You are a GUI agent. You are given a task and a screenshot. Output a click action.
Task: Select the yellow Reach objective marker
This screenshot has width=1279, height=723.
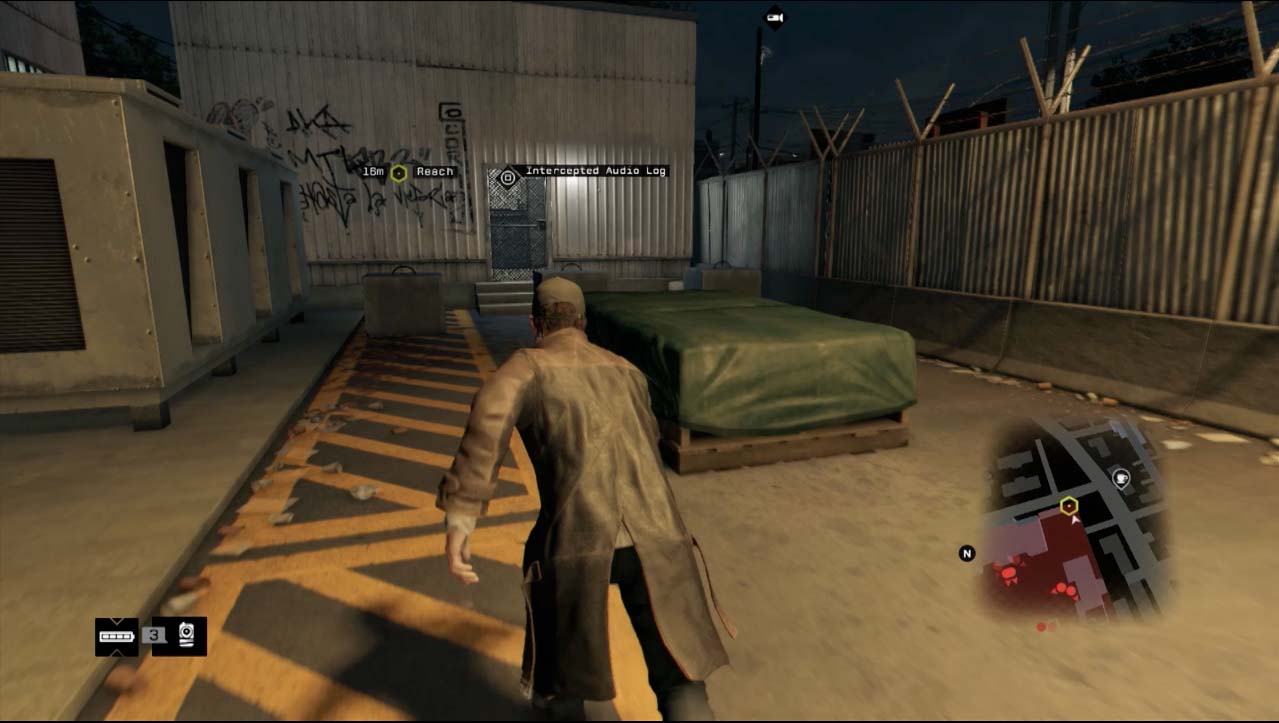coord(399,172)
